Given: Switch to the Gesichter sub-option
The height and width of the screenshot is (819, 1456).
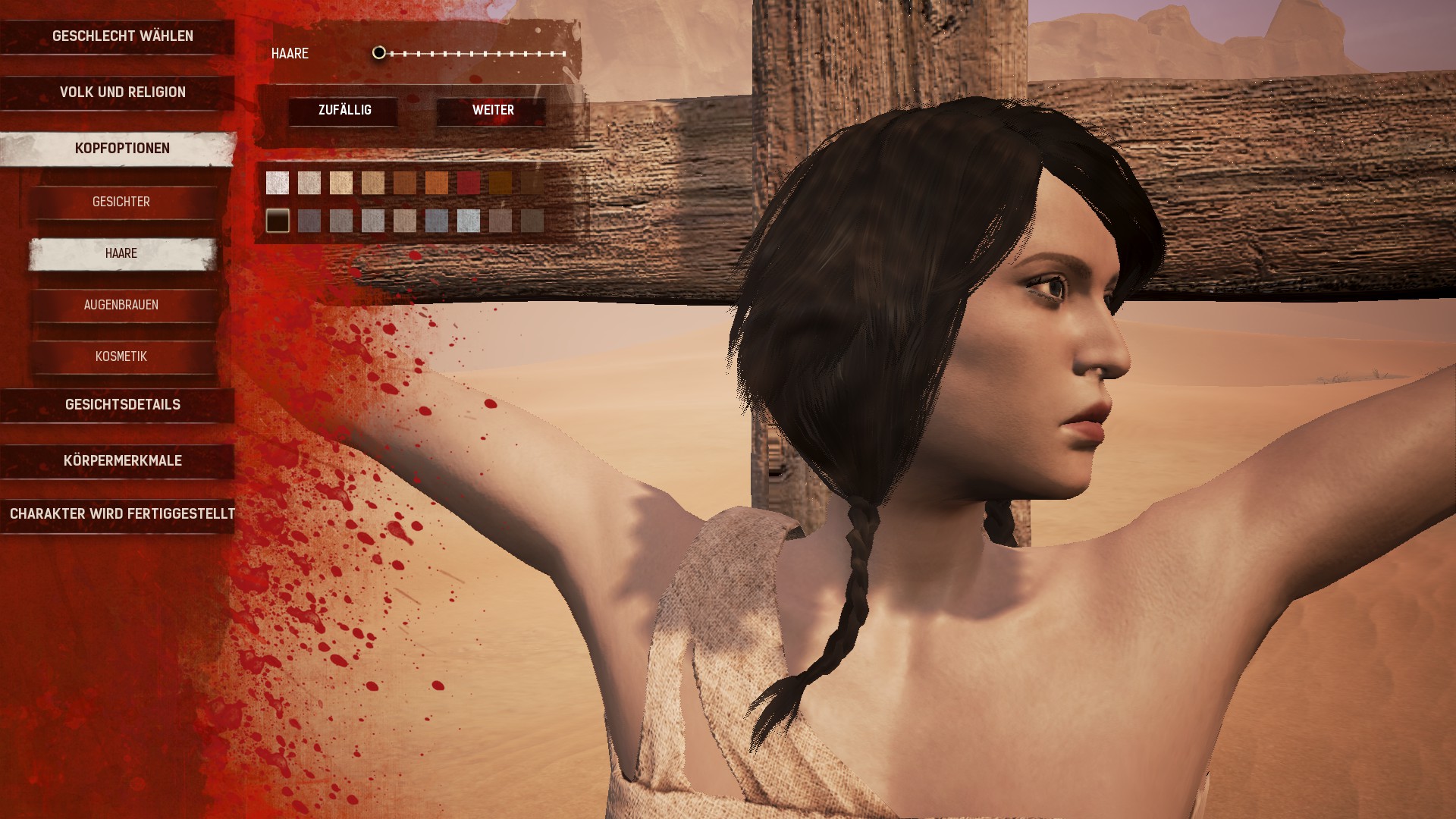Looking at the screenshot, I should 121,202.
